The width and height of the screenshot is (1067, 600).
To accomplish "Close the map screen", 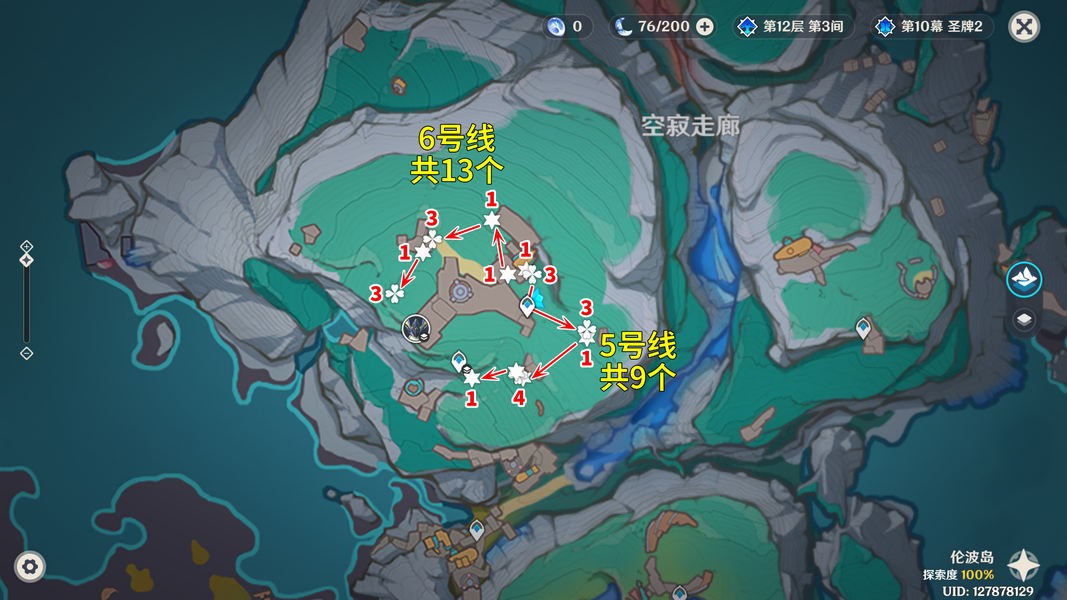I will coord(1023,27).
